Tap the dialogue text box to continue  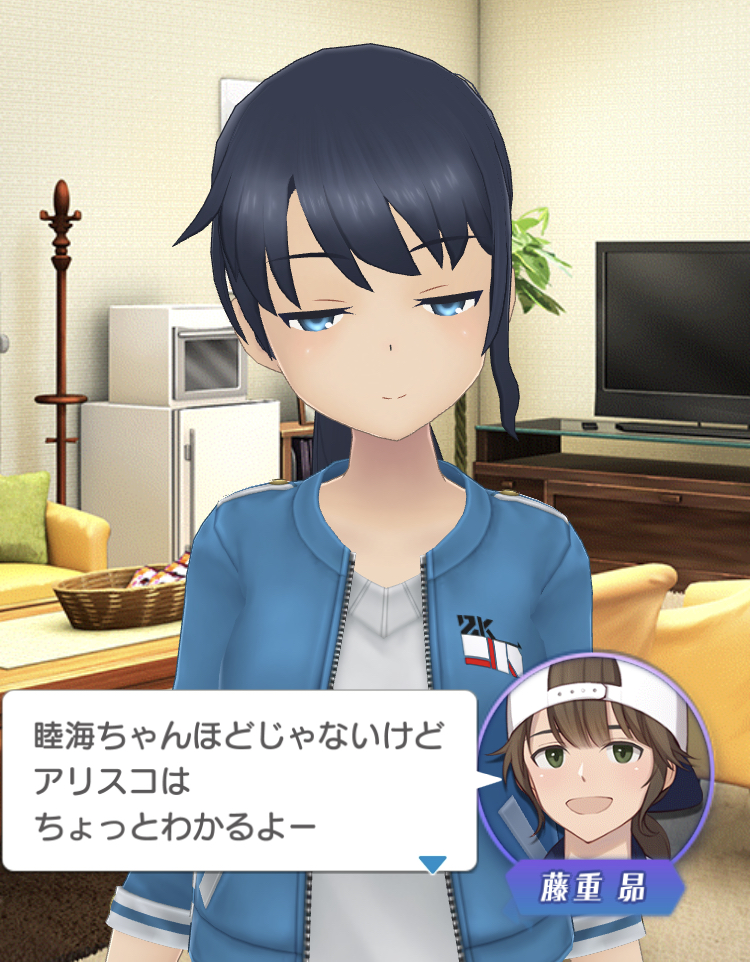point(238,781)
